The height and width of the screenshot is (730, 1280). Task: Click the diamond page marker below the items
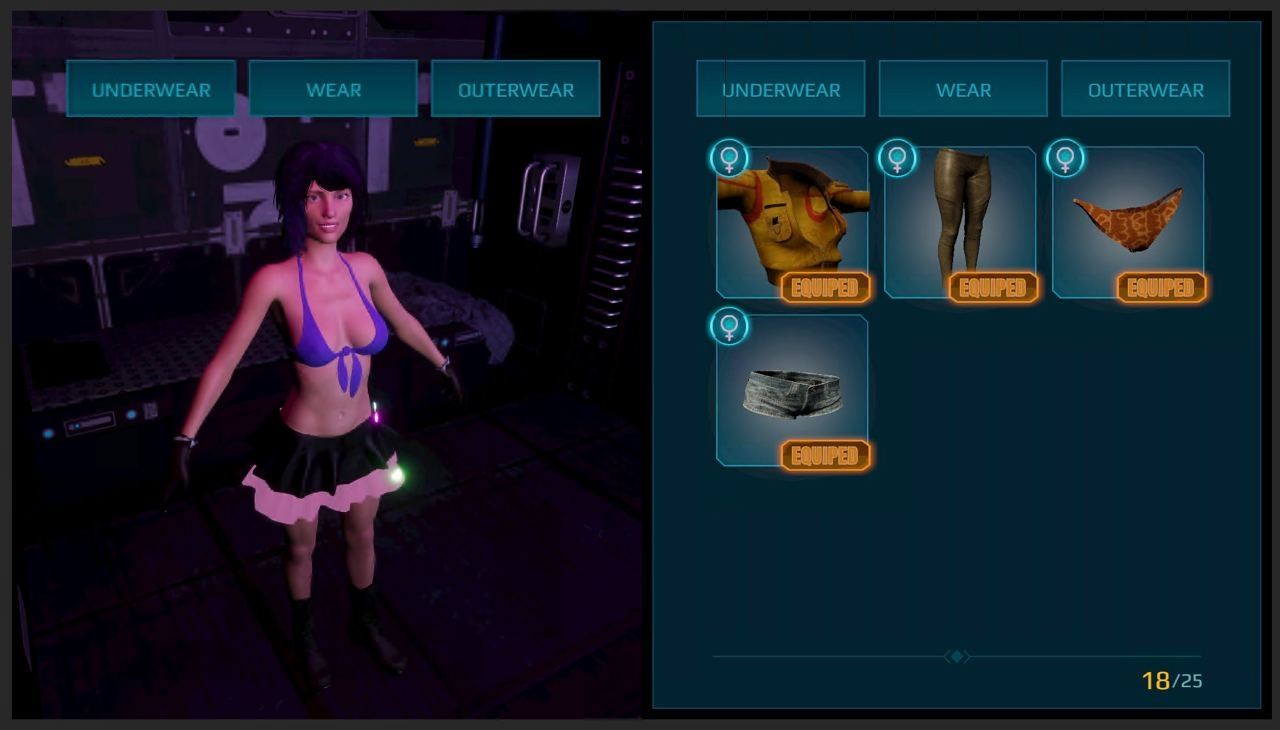click(x=957, y=657)
